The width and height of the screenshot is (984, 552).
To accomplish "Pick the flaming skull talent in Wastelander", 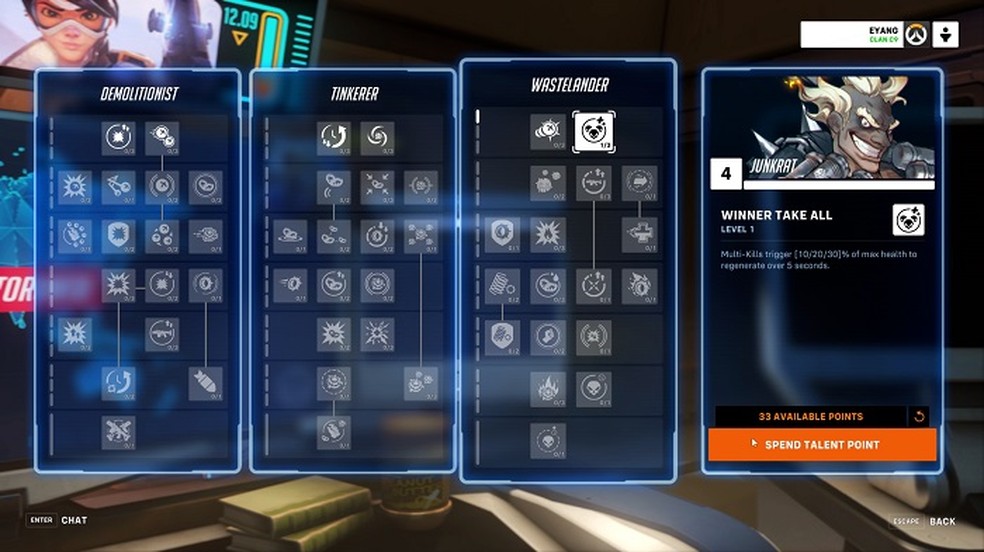I will 548,388.
